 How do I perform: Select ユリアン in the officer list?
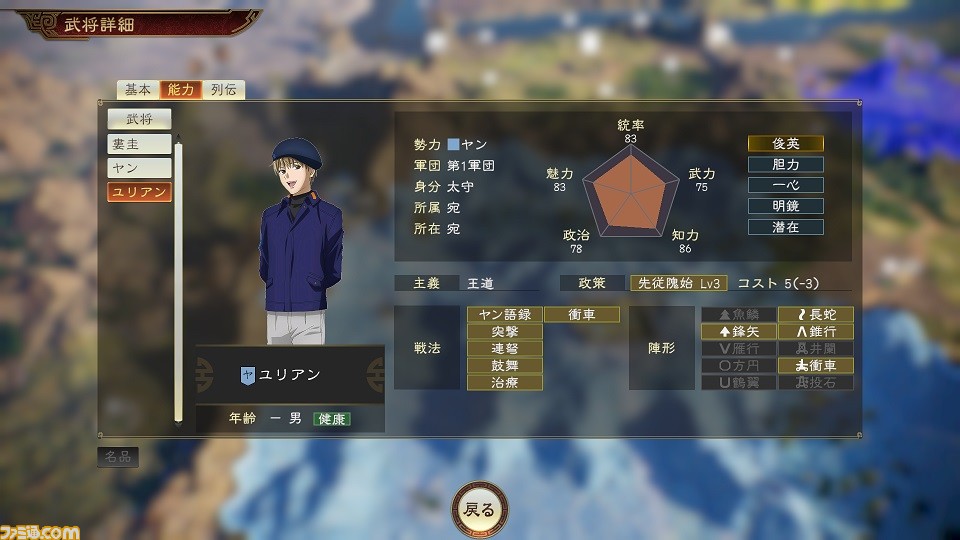pyautogui.click(x=139, y=191)
